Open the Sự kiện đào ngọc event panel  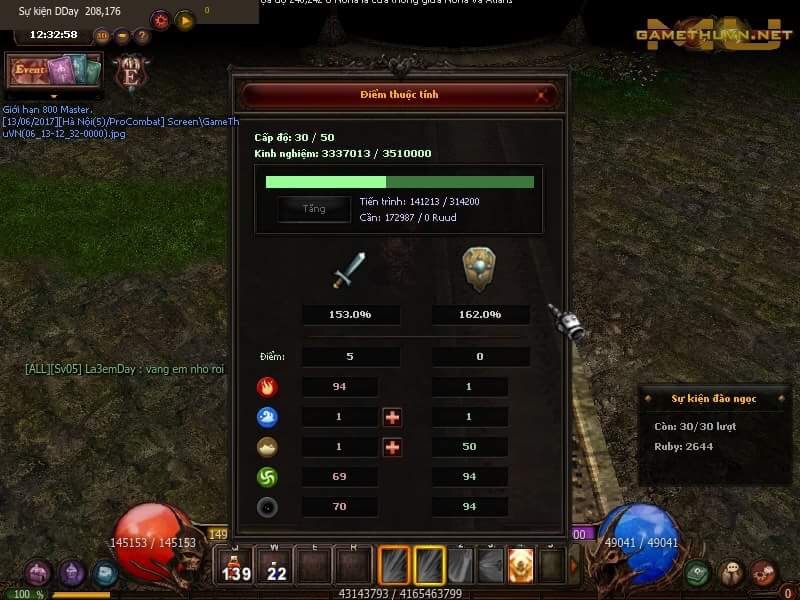pos(713,398)
